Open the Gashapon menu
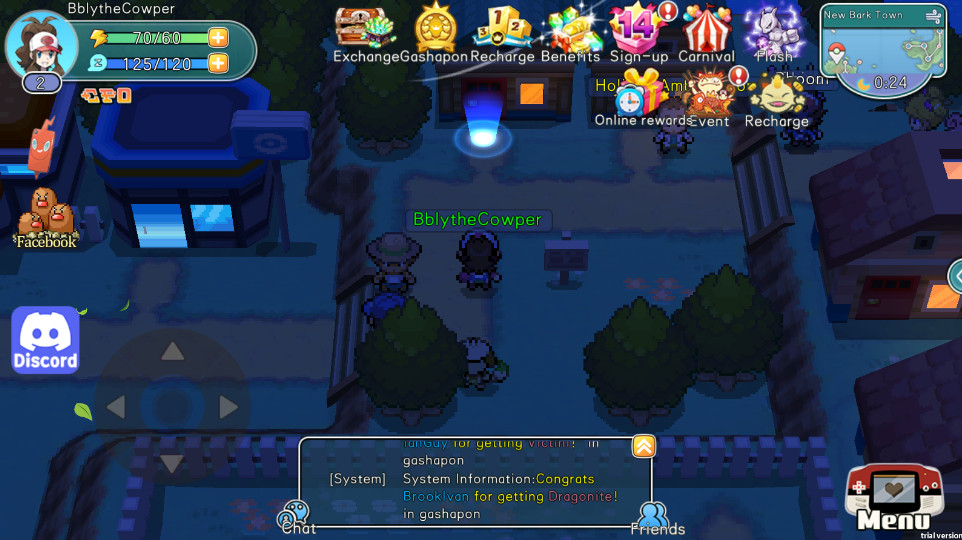962x540 pixels. click(435, 30)
